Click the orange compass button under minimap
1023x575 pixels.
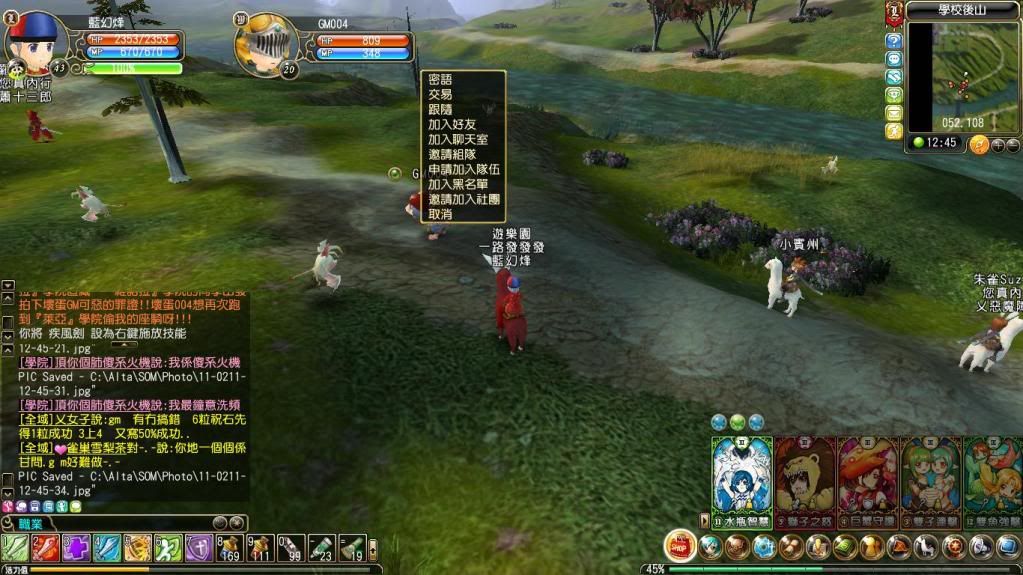(979, 144)
